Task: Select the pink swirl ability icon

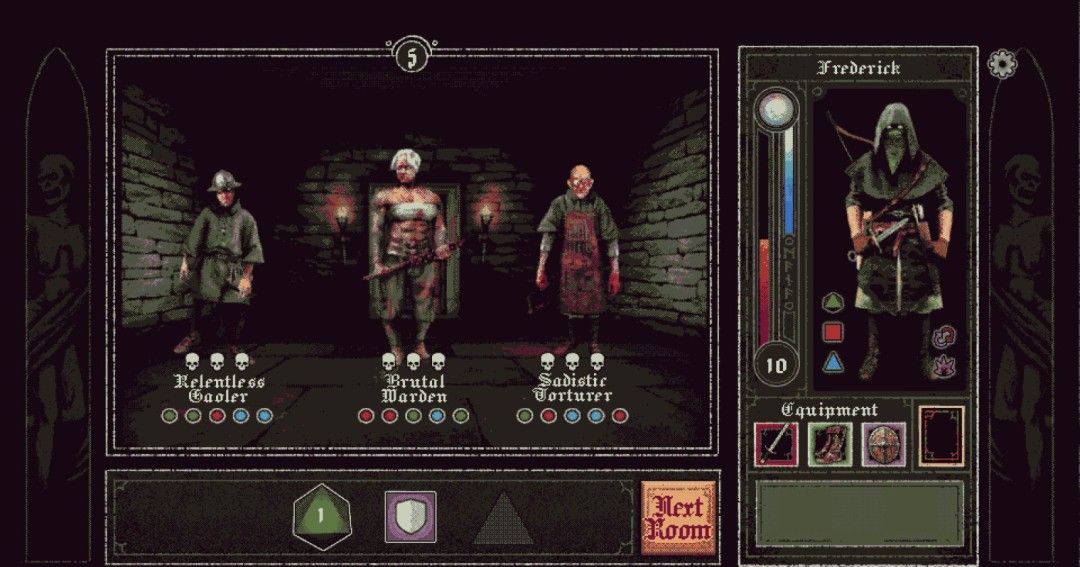Action: [942, 338]
